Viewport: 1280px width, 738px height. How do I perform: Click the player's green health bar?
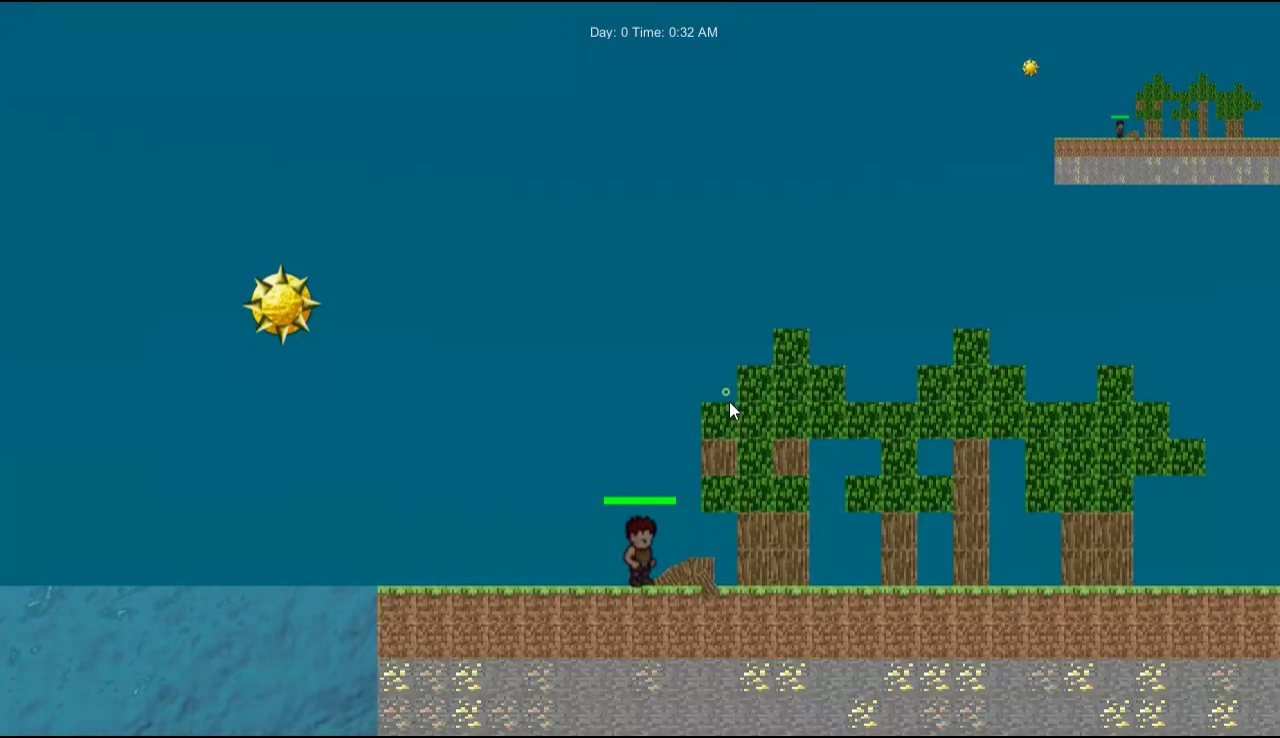click(640, 500)
